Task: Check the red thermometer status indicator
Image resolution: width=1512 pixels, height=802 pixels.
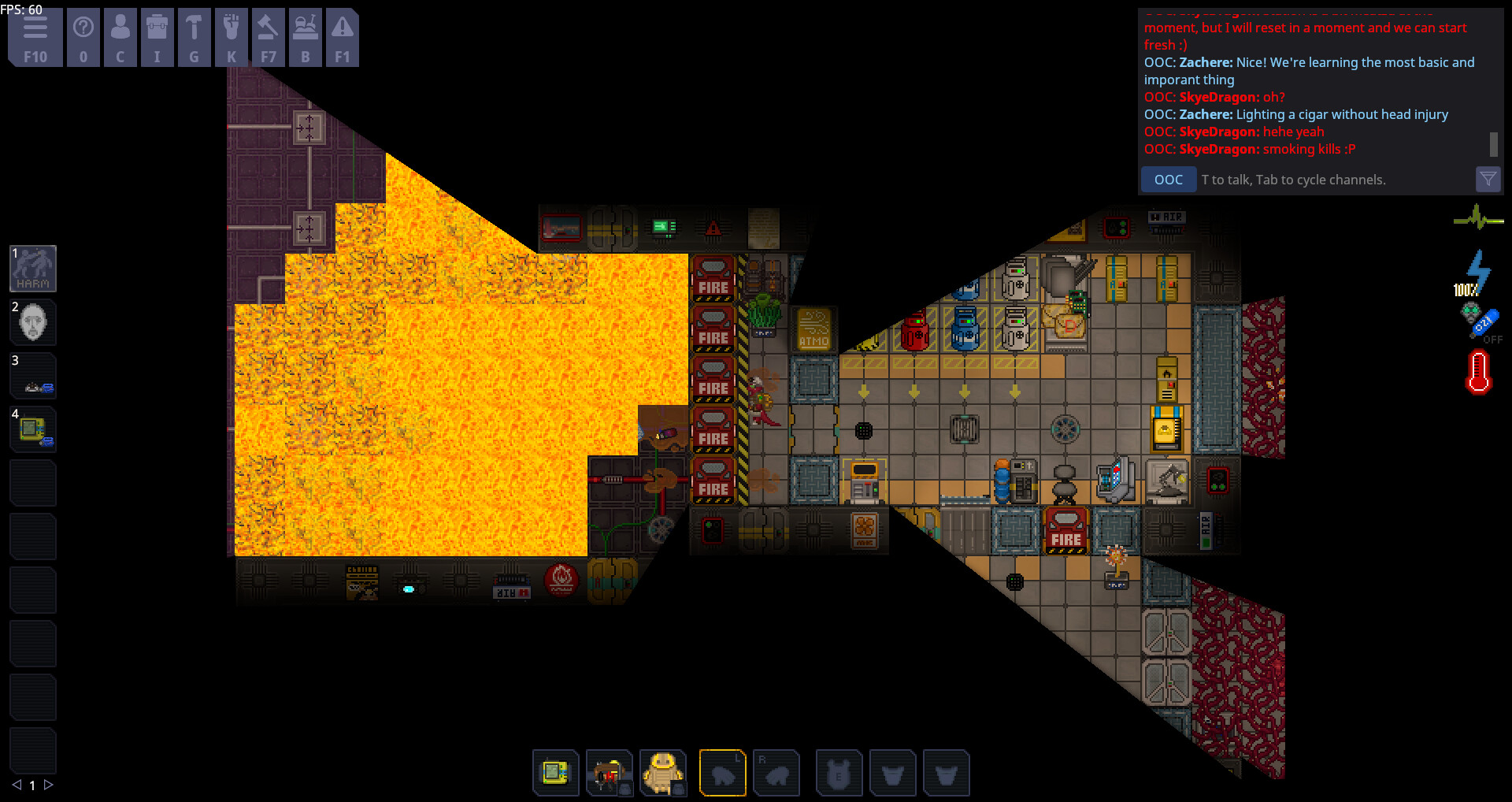Action: [1479, 372]
